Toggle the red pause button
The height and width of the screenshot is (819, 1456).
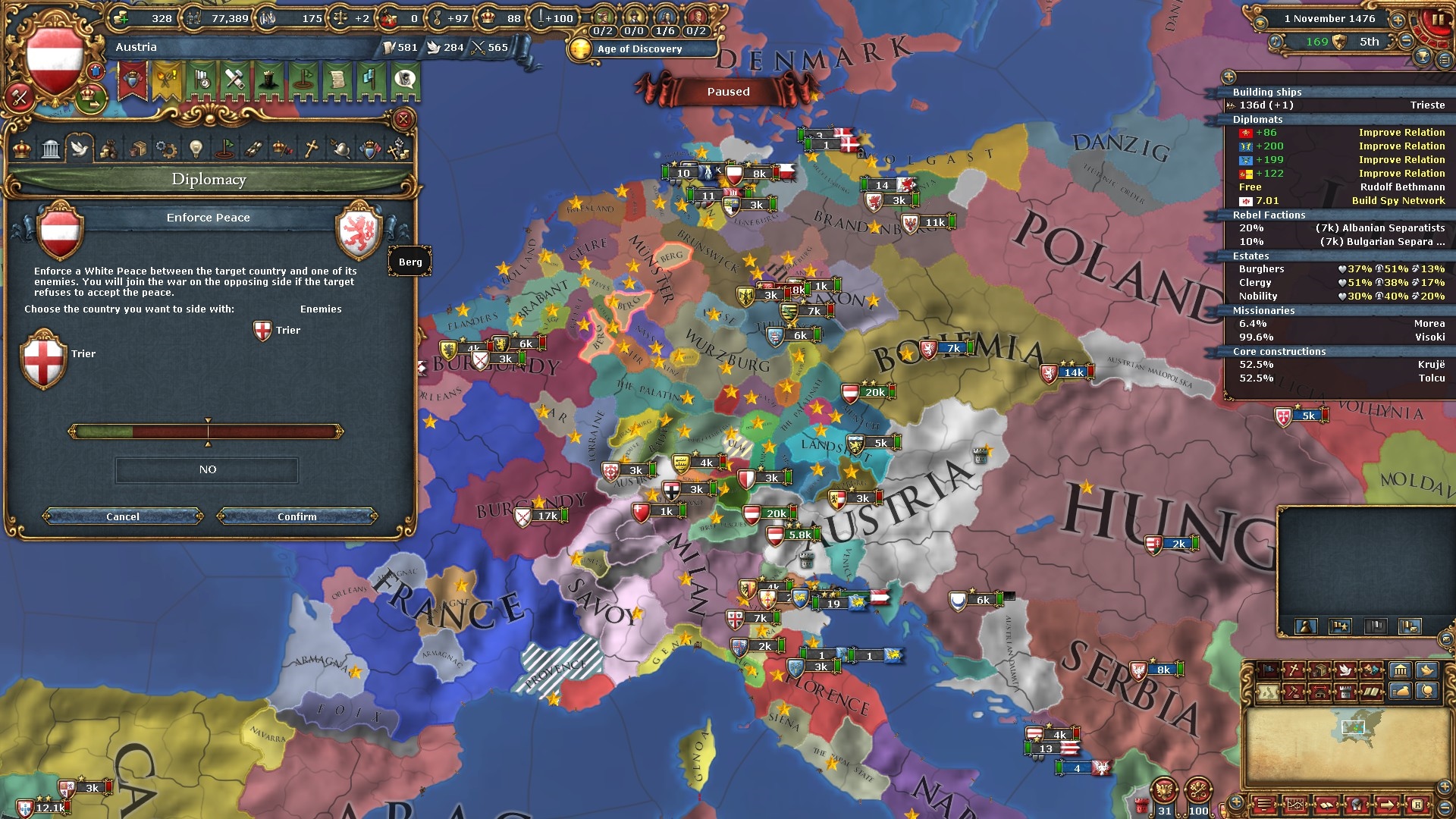[x=1437, y=20]
